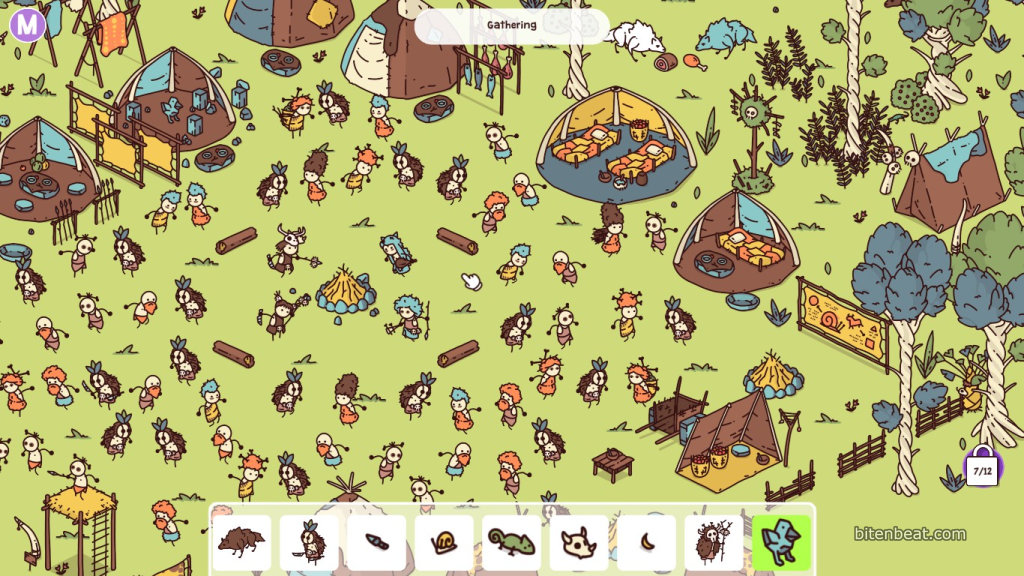1024x576 pixels.
Task: Pick the crescent banana target card
Action: pos(646,543)
